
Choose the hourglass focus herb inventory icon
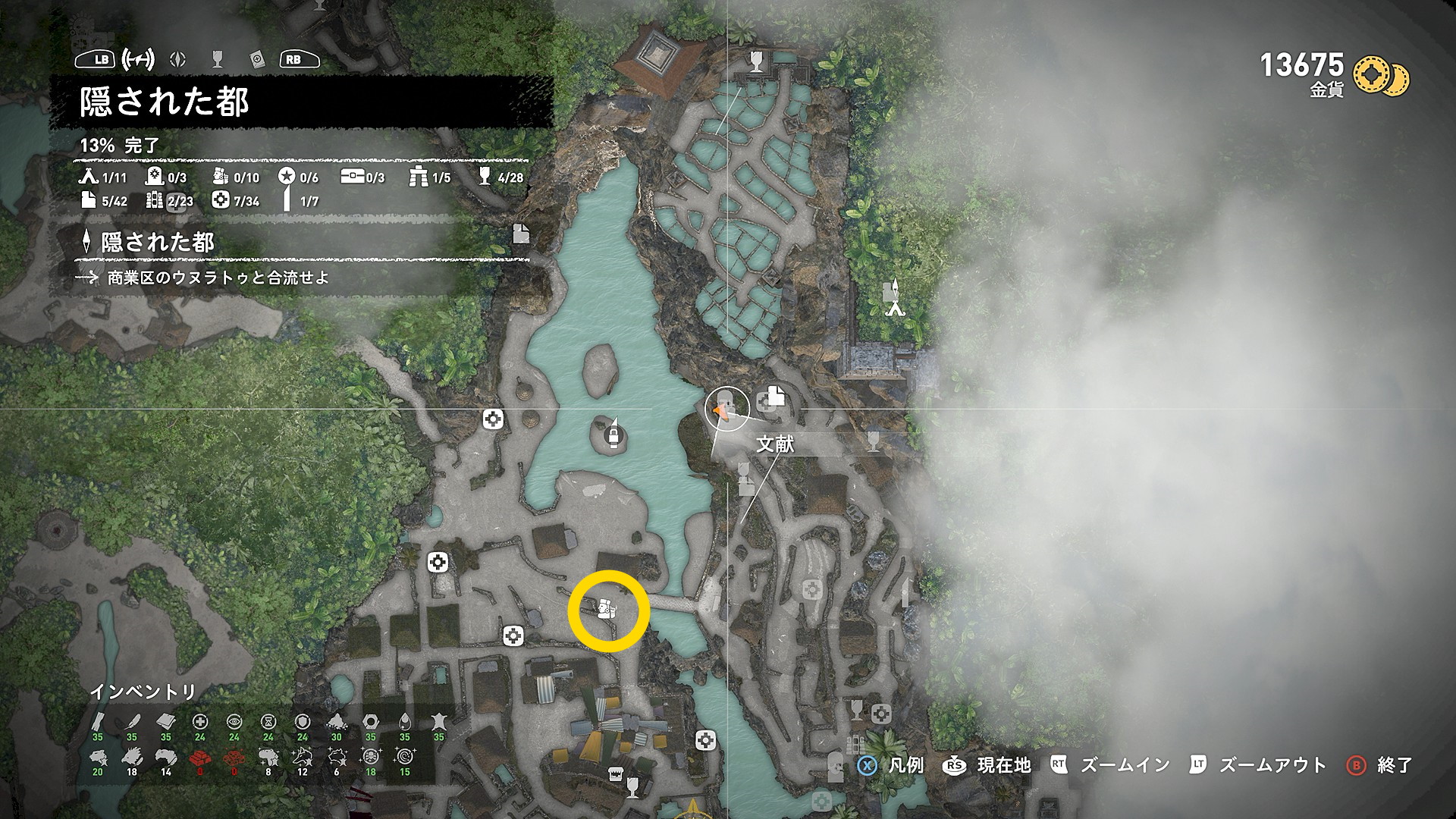click(x=268, y=721)
